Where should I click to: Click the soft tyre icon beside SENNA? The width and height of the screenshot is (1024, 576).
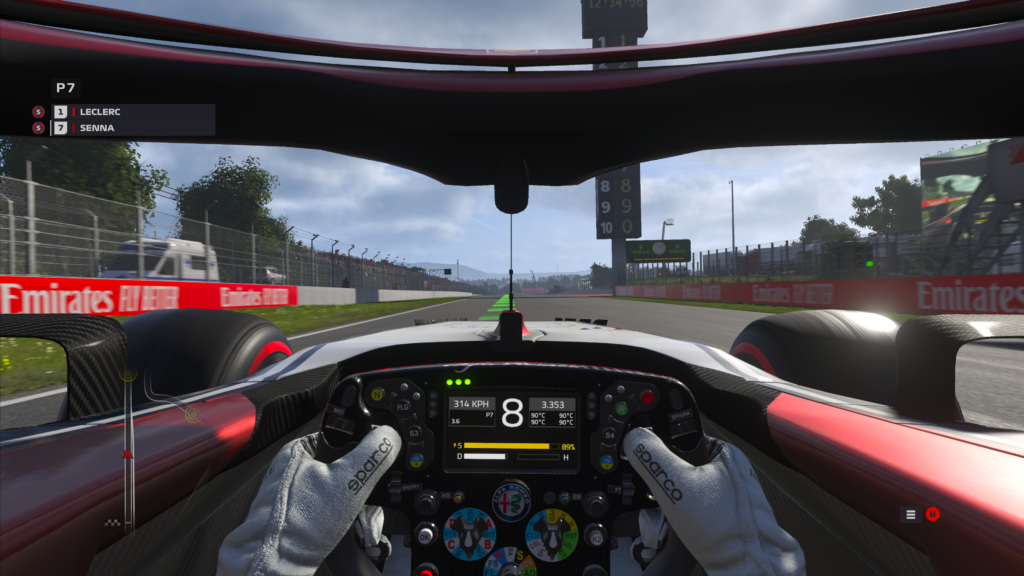point(38,128)
